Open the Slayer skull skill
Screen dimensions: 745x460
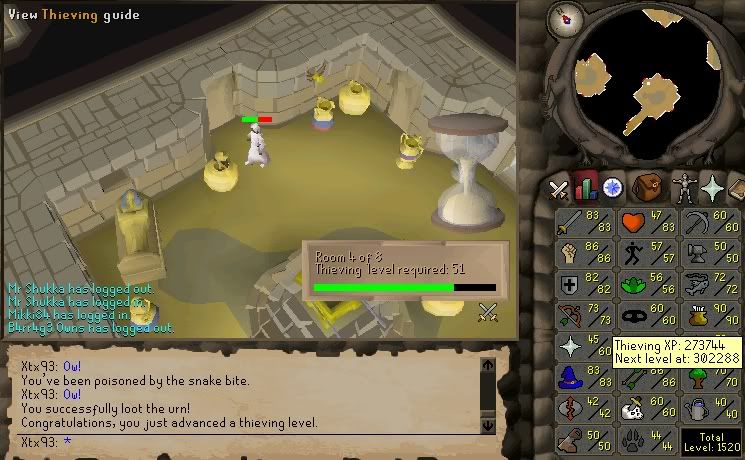pyautogui.click(x=647, y=410)
